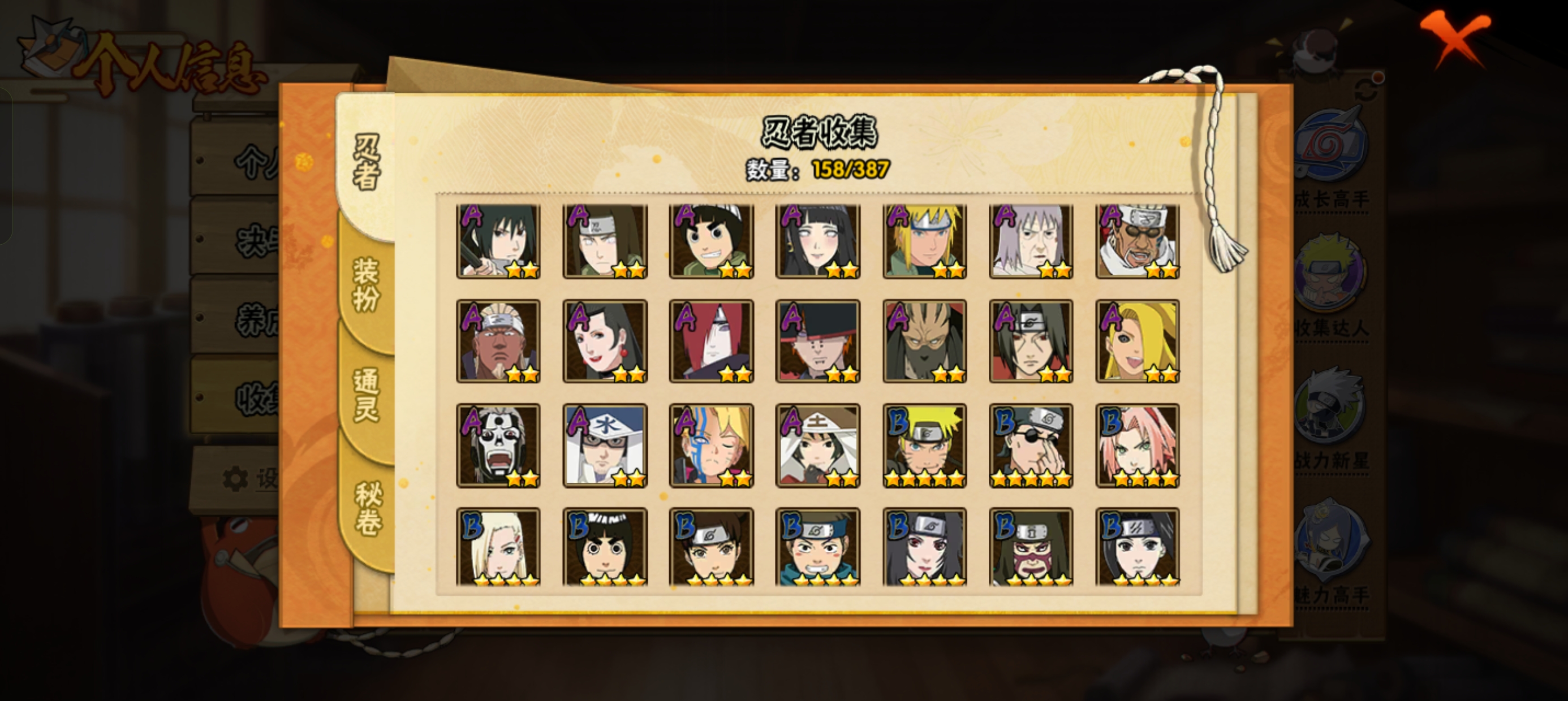Select the masked Hidan portrait

coord(498,446)
